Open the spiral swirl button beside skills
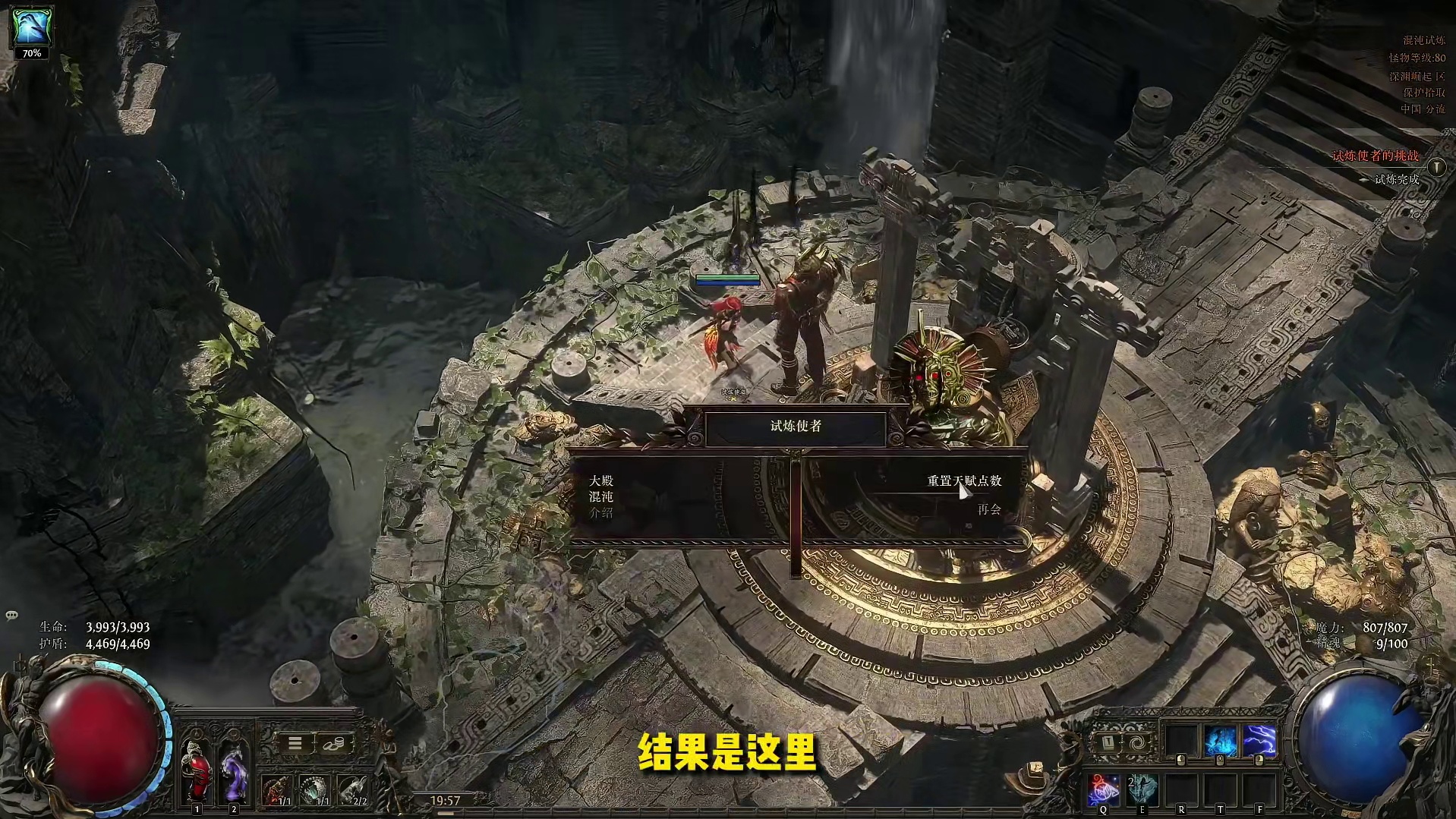Screen dimensions: 1456x819 tap(1136, 742)
